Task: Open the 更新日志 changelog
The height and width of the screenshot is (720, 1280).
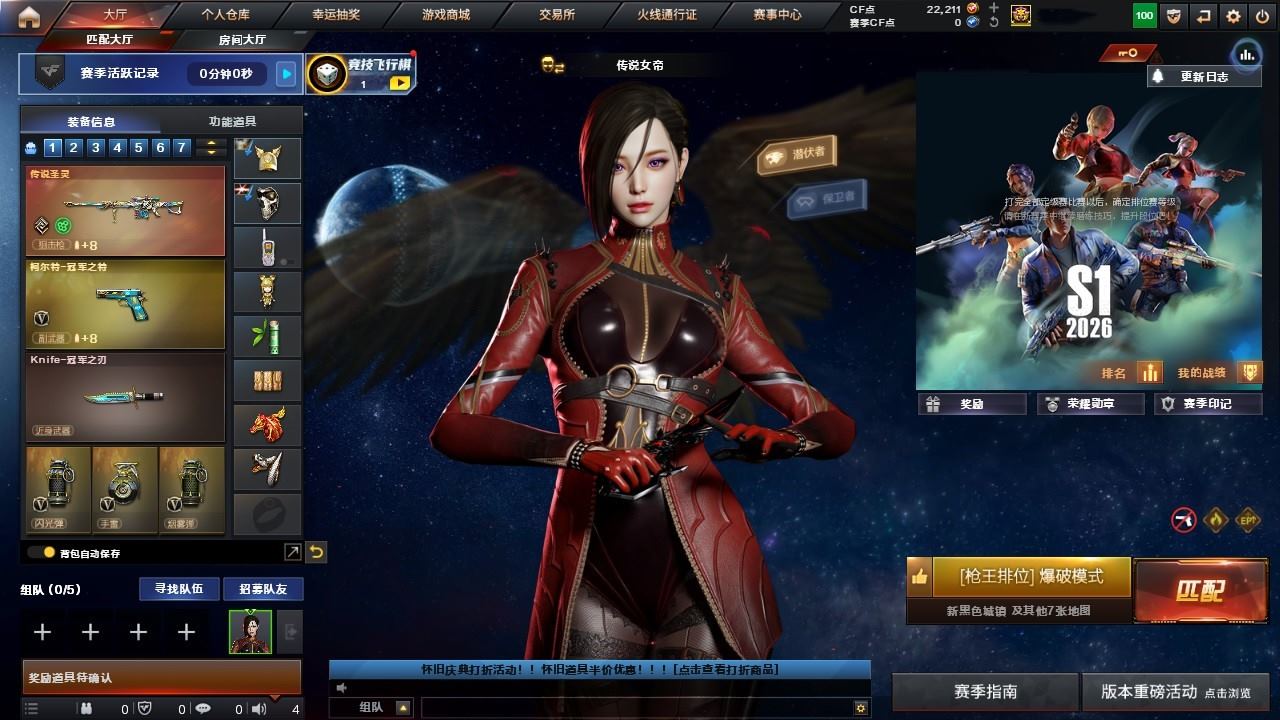Action: tap(1203, 76)
